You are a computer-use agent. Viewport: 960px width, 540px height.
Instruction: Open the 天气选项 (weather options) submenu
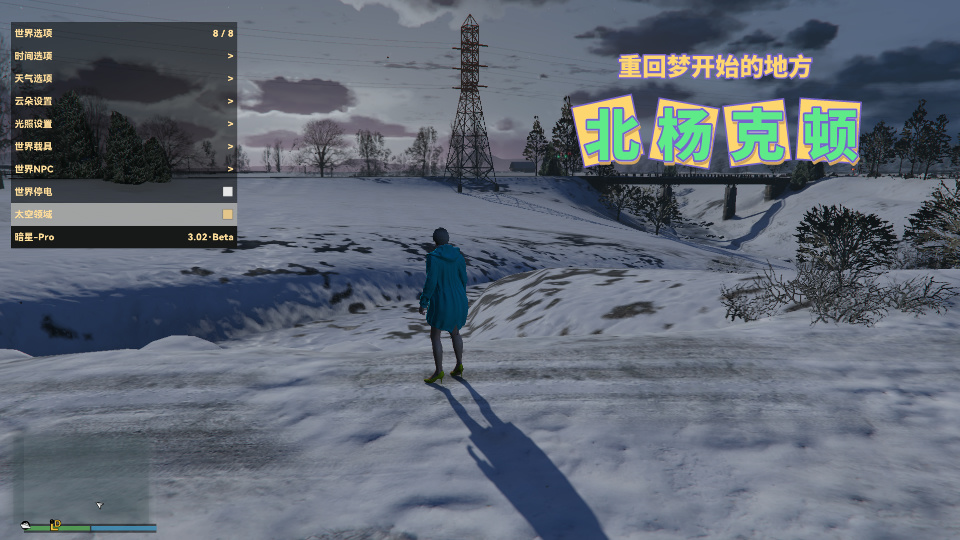click(124, 78)
